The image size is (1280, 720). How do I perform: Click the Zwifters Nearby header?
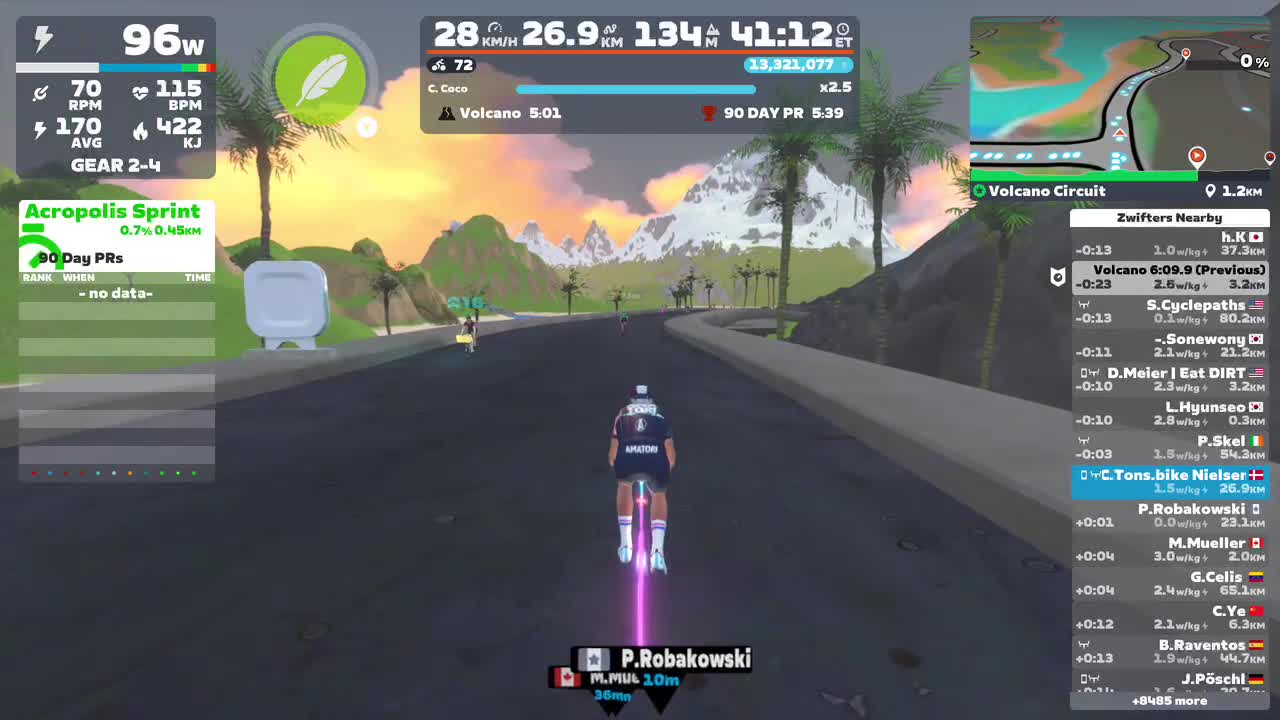[1170, 217]
